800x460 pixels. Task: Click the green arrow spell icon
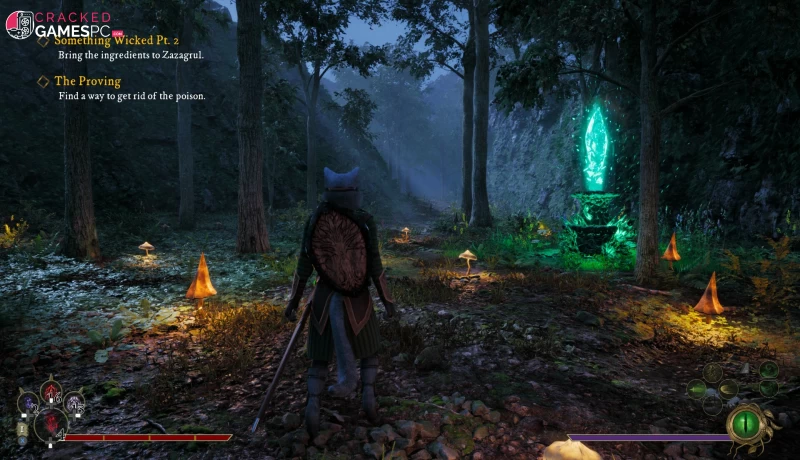pos(698,387)
